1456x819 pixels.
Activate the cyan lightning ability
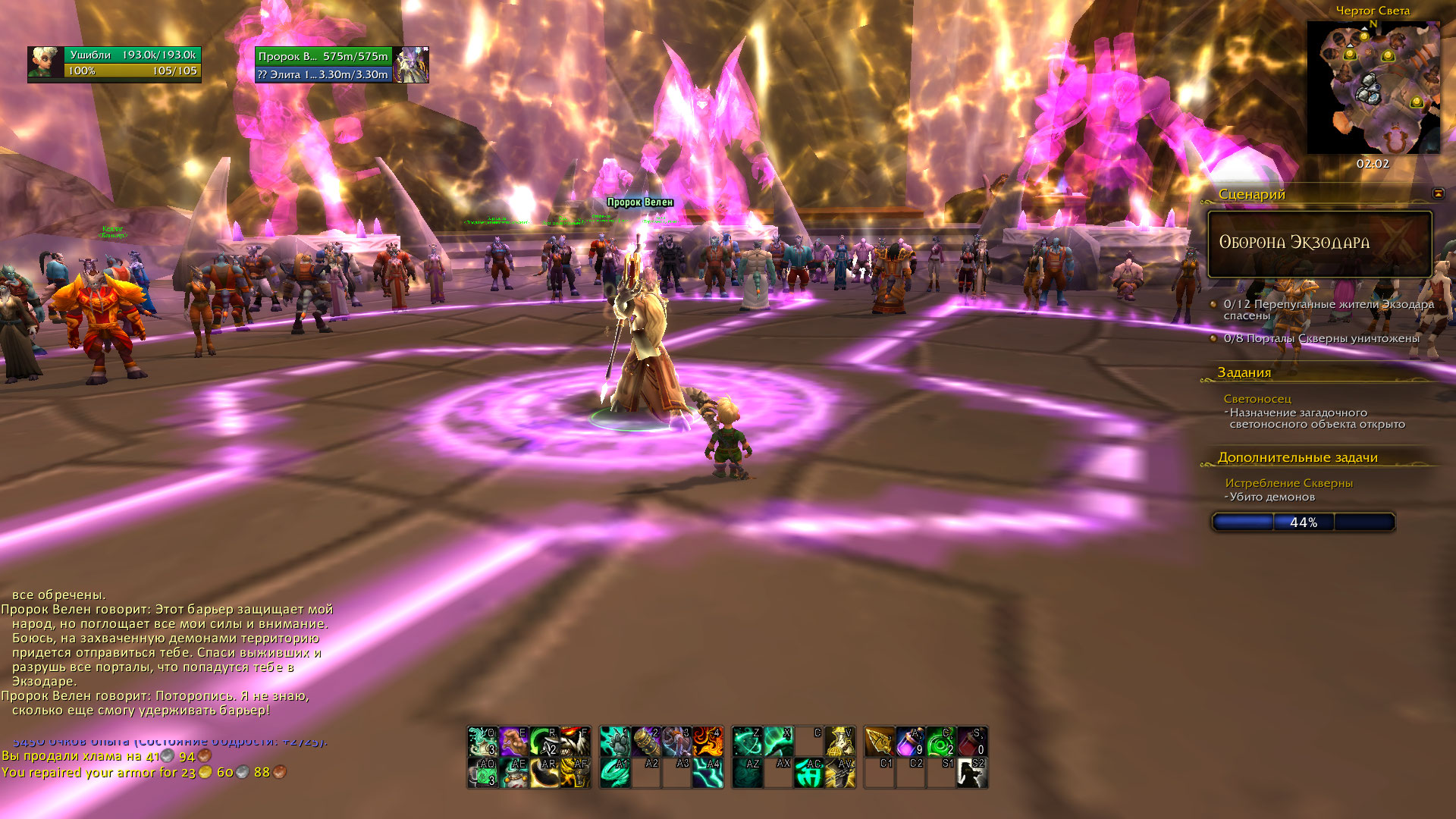coord(708,773)
